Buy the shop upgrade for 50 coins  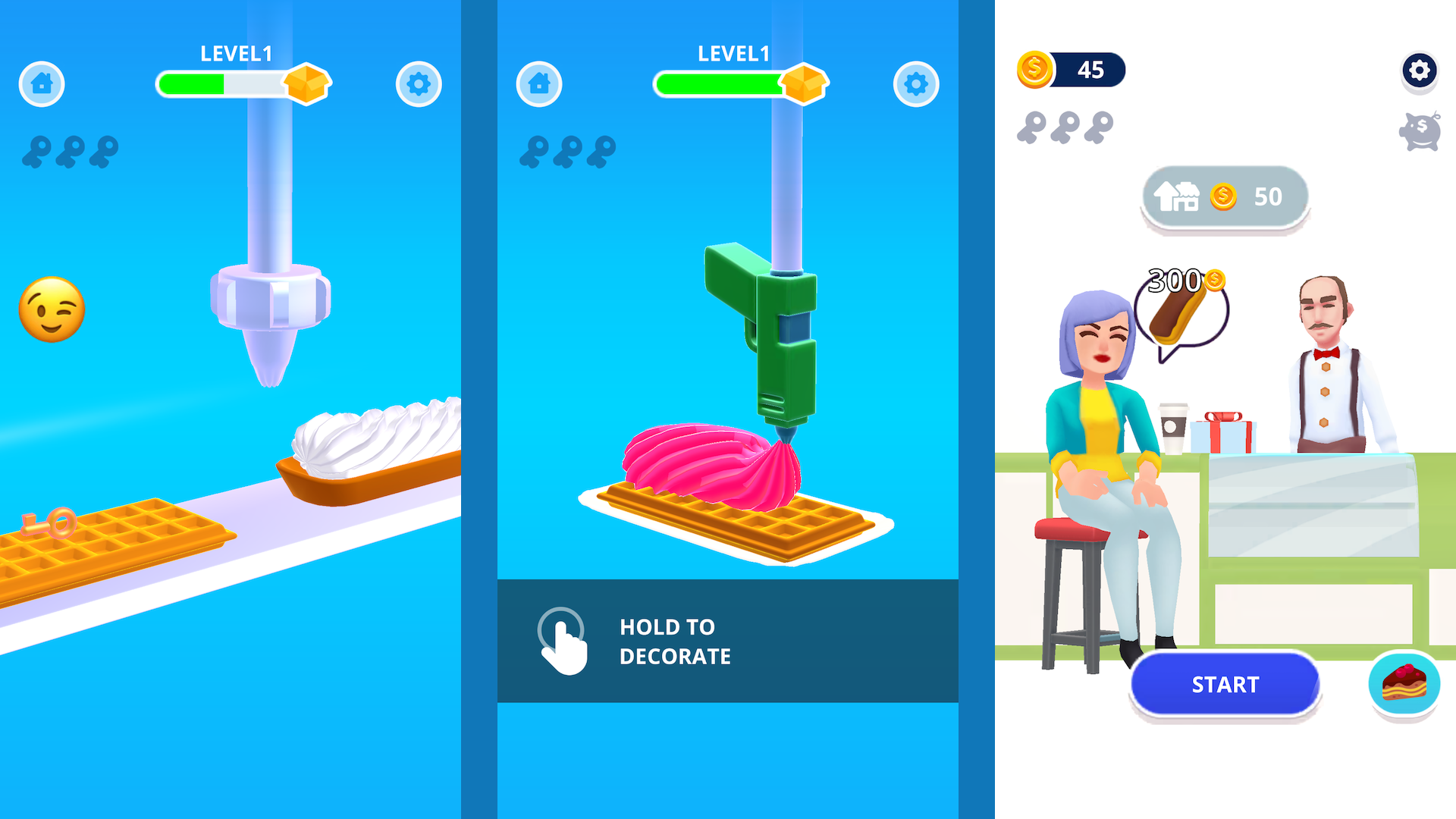[1224, 196]
